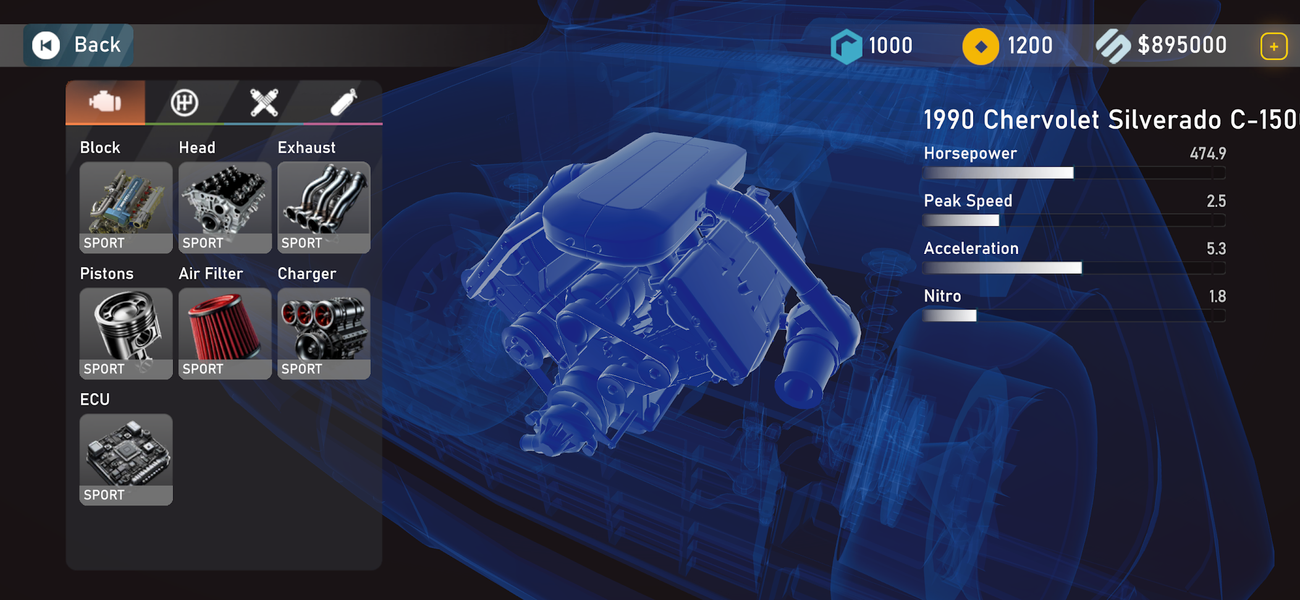Click the yellow plus button for more cash
This screenshot has width=1300, height=600.
[1273, 46]
